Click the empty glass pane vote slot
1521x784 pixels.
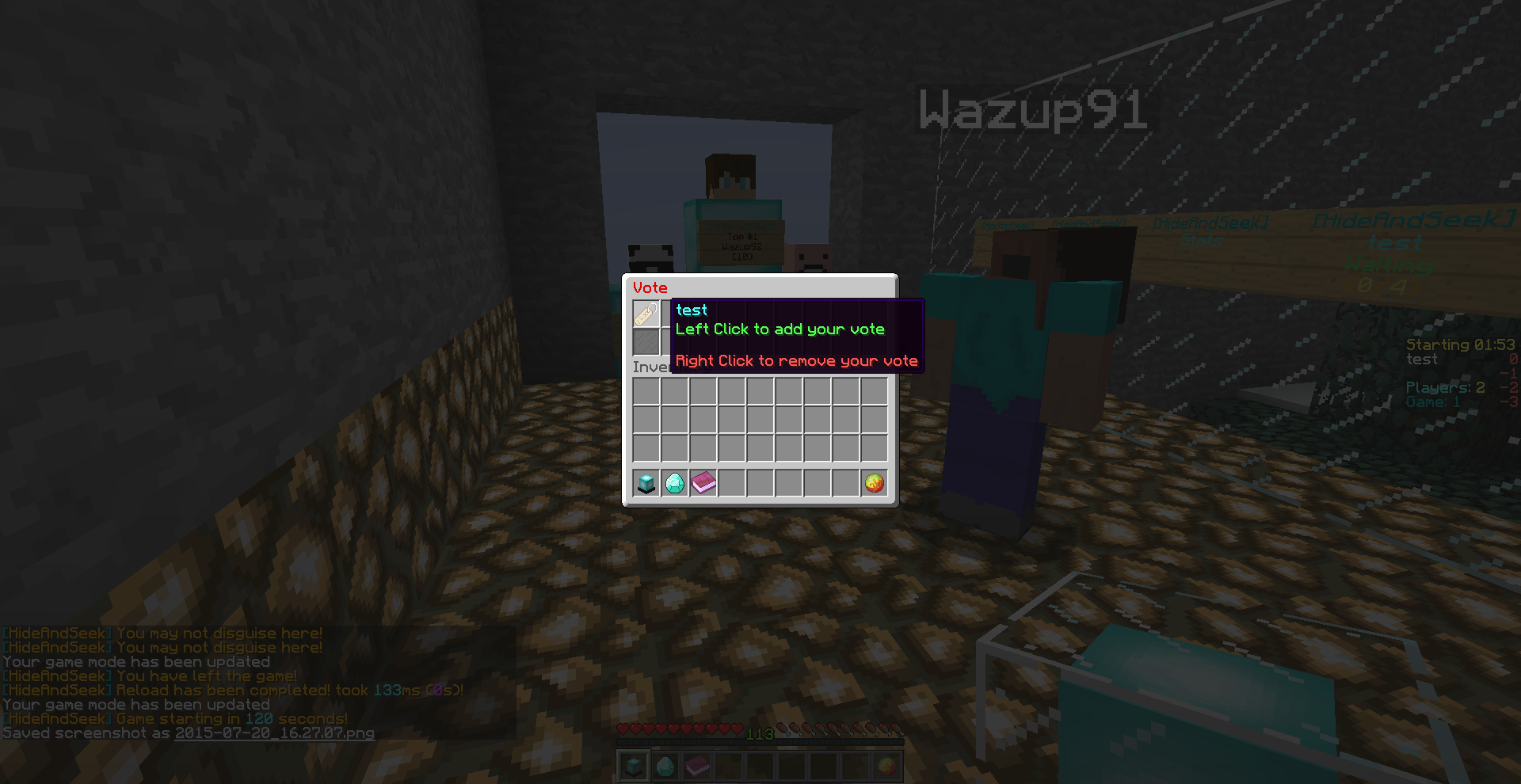tap(644, 342)
